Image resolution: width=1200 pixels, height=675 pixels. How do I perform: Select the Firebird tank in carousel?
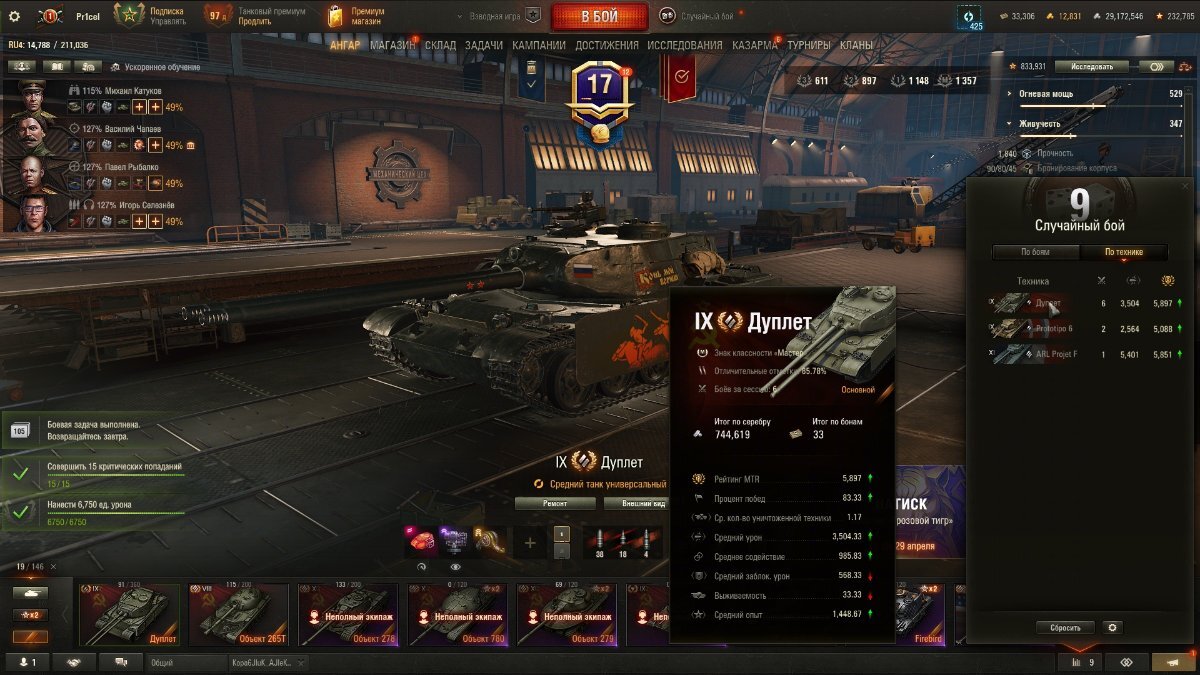[920, 615]
